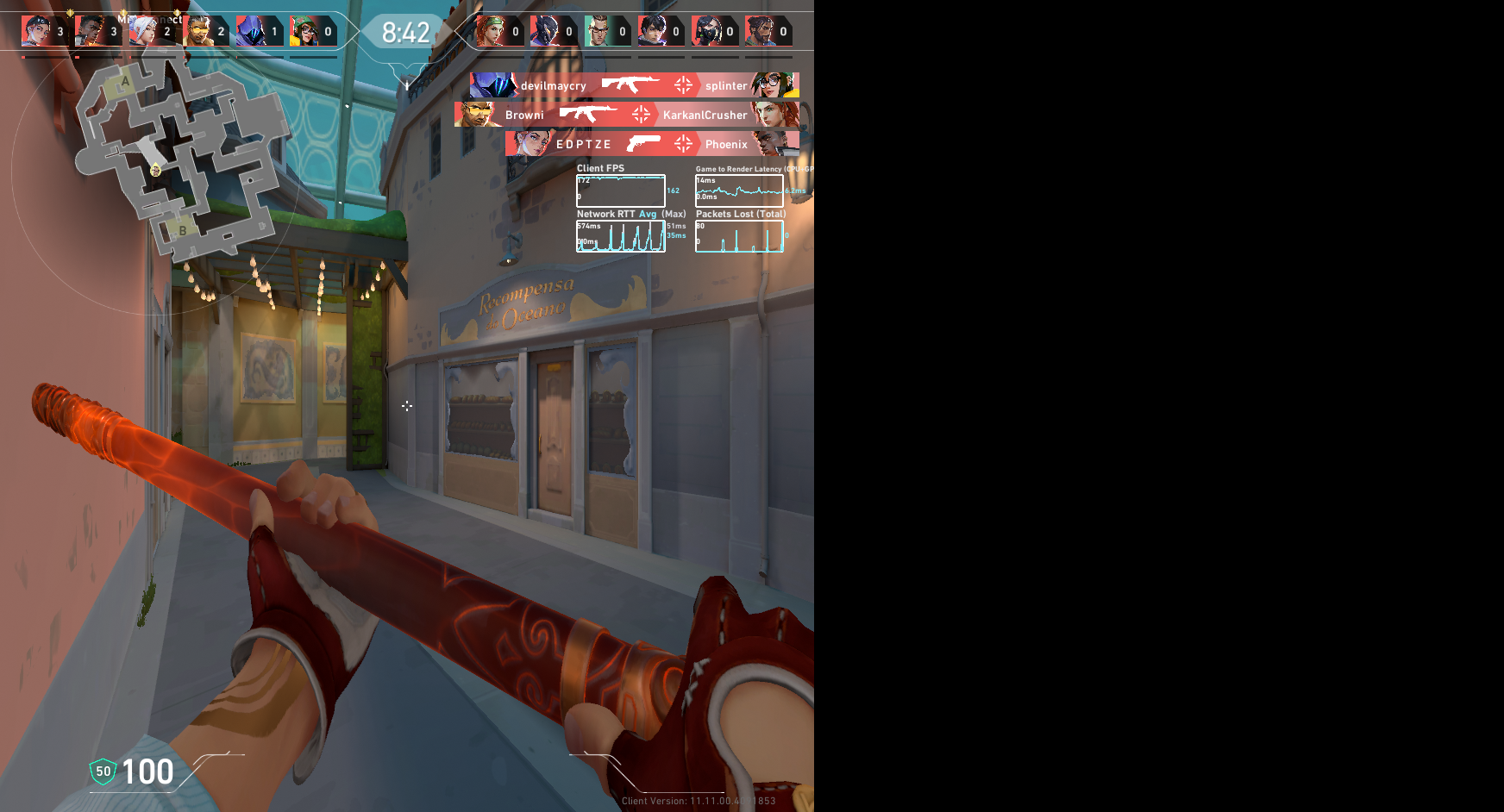The image size is (1504, 812).
Task: Toggle the Avg label on Network RTT graph
Action: (647, 214)
